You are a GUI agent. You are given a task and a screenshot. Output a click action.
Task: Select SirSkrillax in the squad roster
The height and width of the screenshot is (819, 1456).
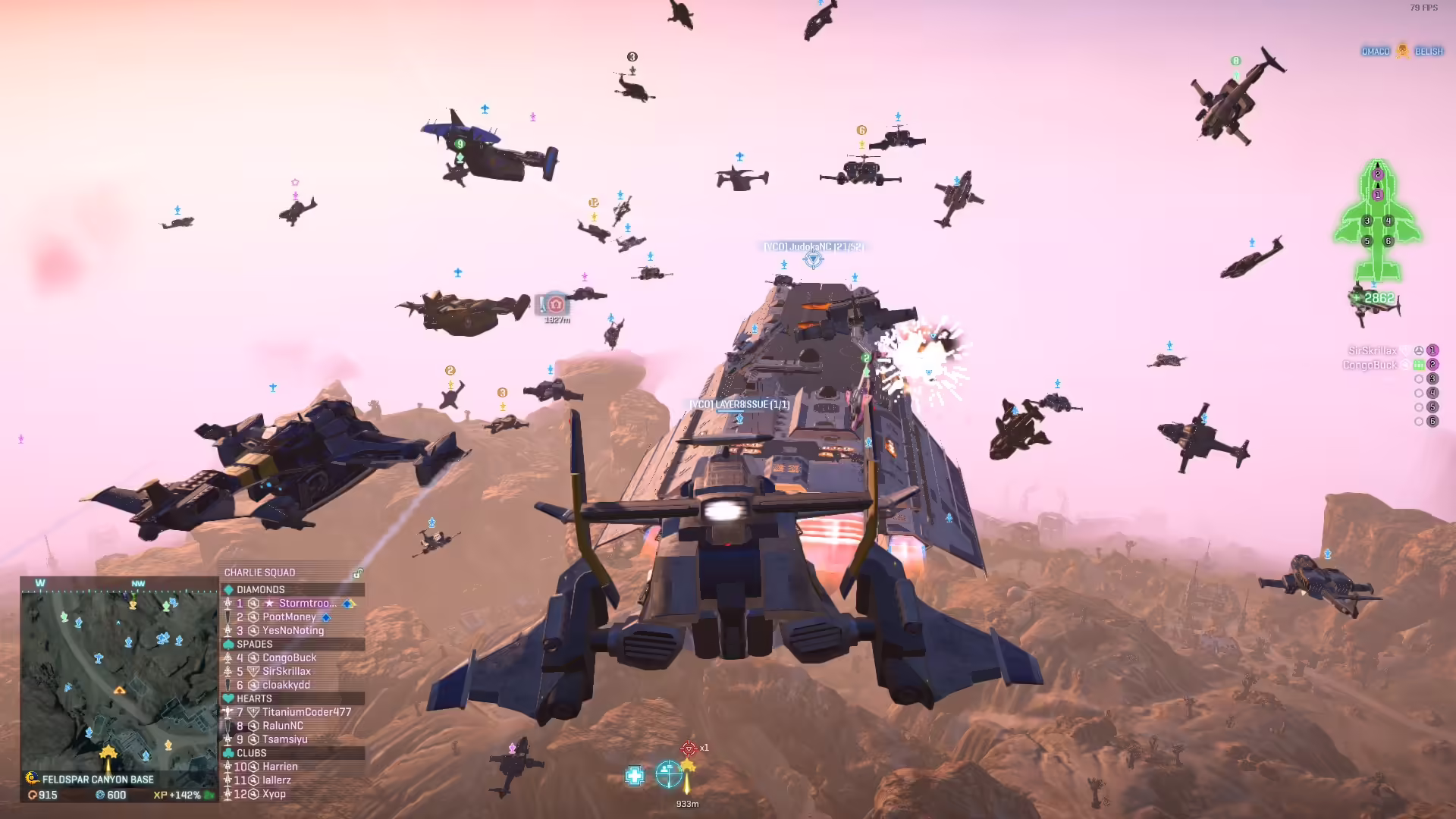(x=286, y=672)
